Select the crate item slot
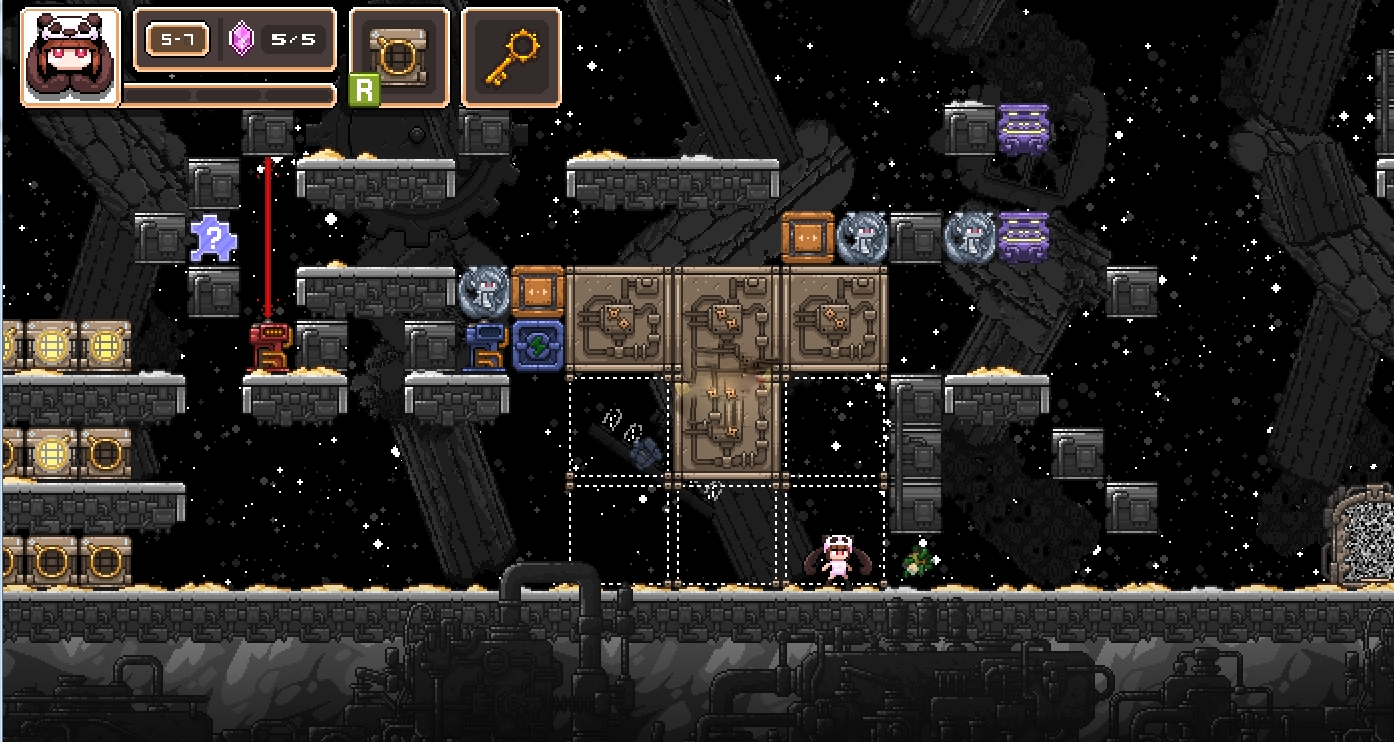 pos(399,56)
